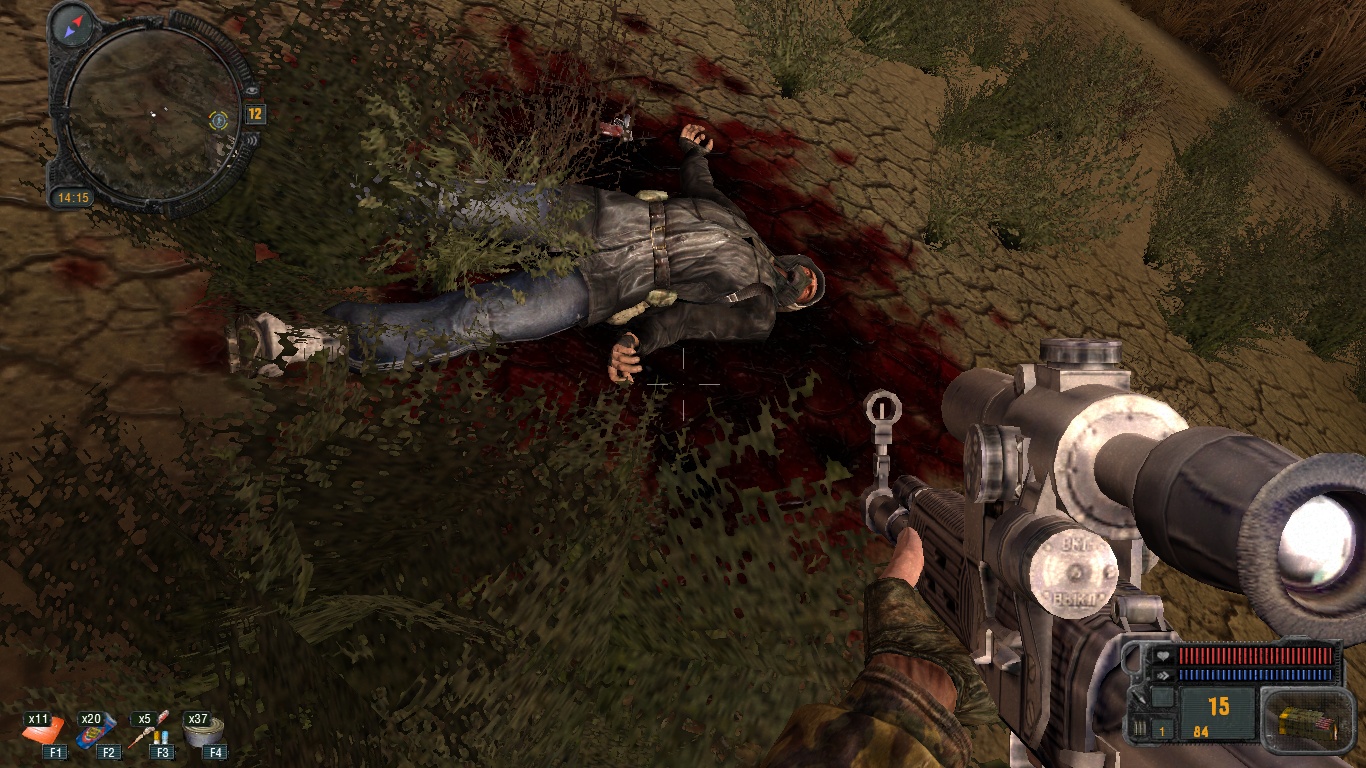1366x768 pixels.
Task: Use the tin can quick slot
Action: 206,733
